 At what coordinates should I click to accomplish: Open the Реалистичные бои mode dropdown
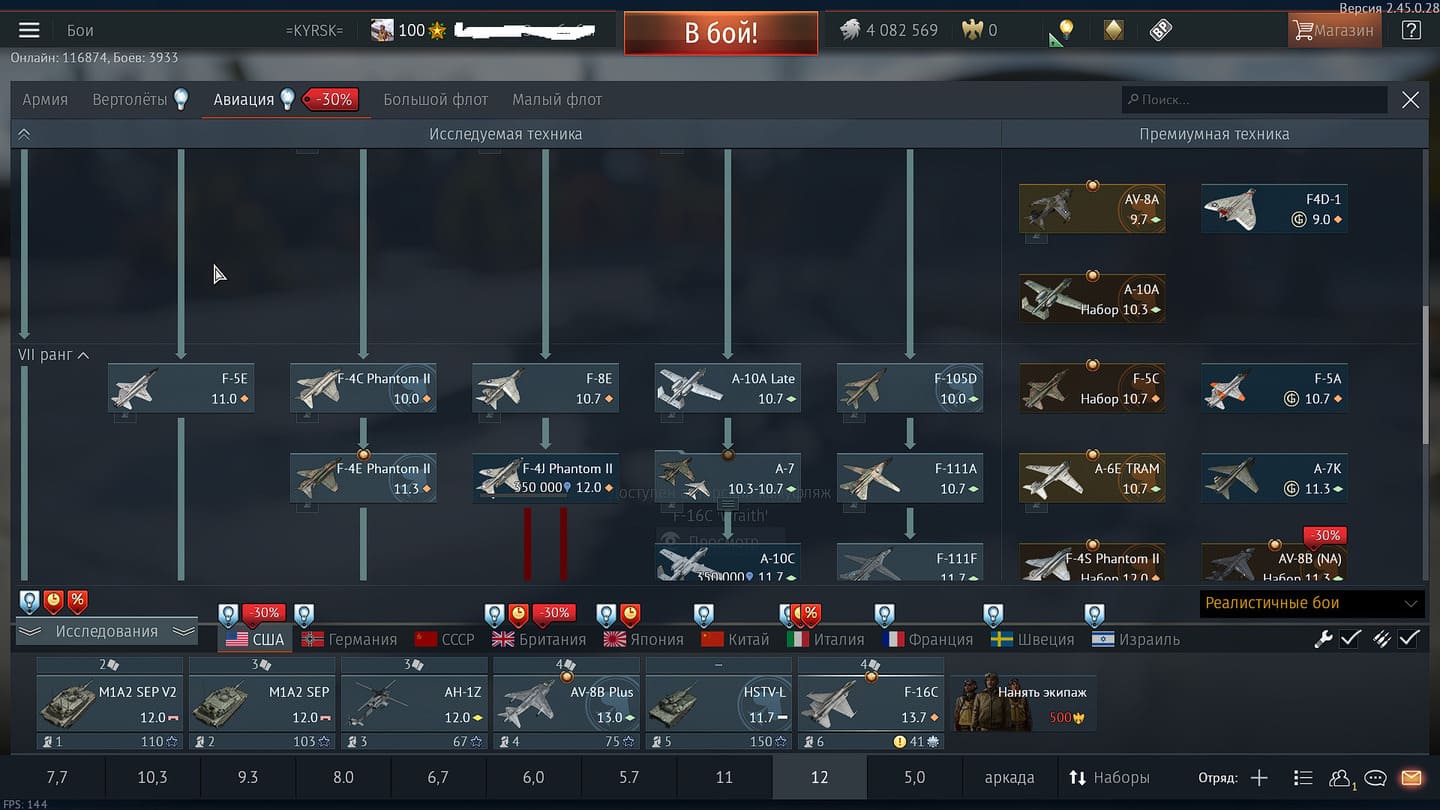pyautogui.click(x=1312, y=603)
